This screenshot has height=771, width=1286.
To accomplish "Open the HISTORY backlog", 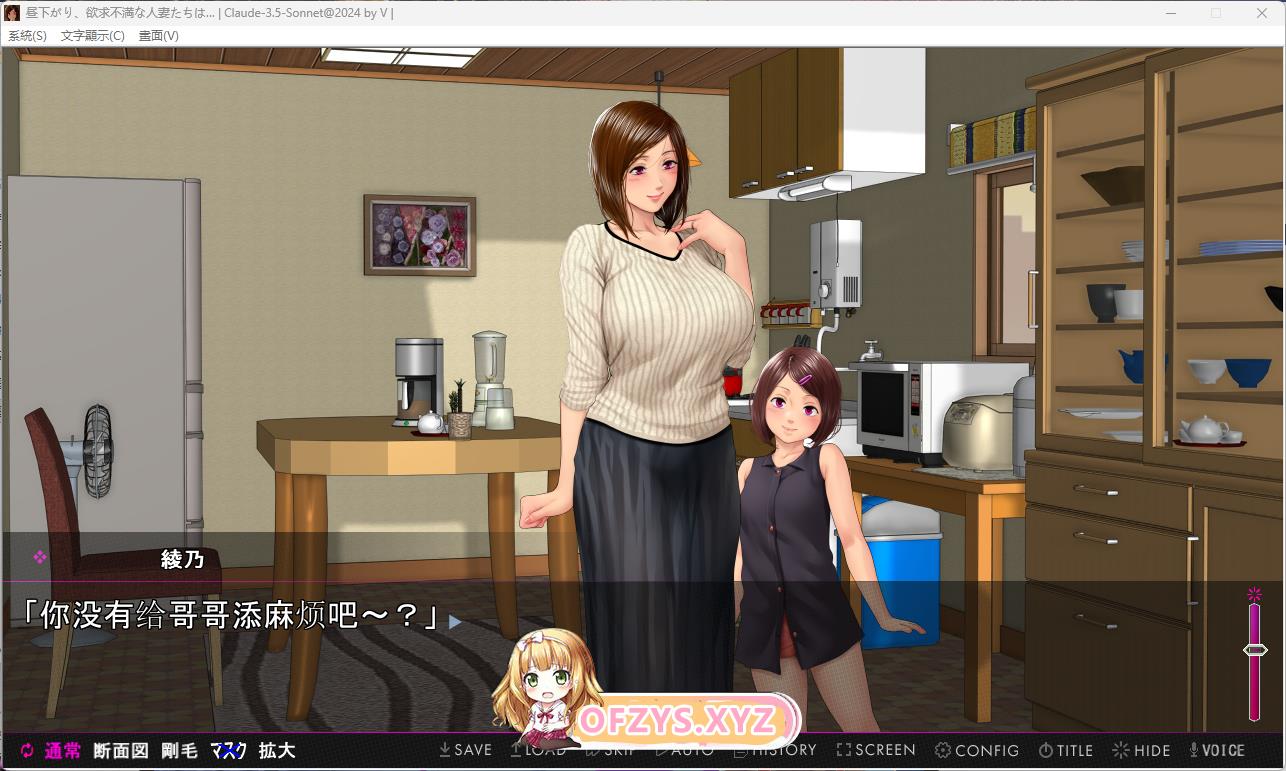I will click(x=775, y=750).
